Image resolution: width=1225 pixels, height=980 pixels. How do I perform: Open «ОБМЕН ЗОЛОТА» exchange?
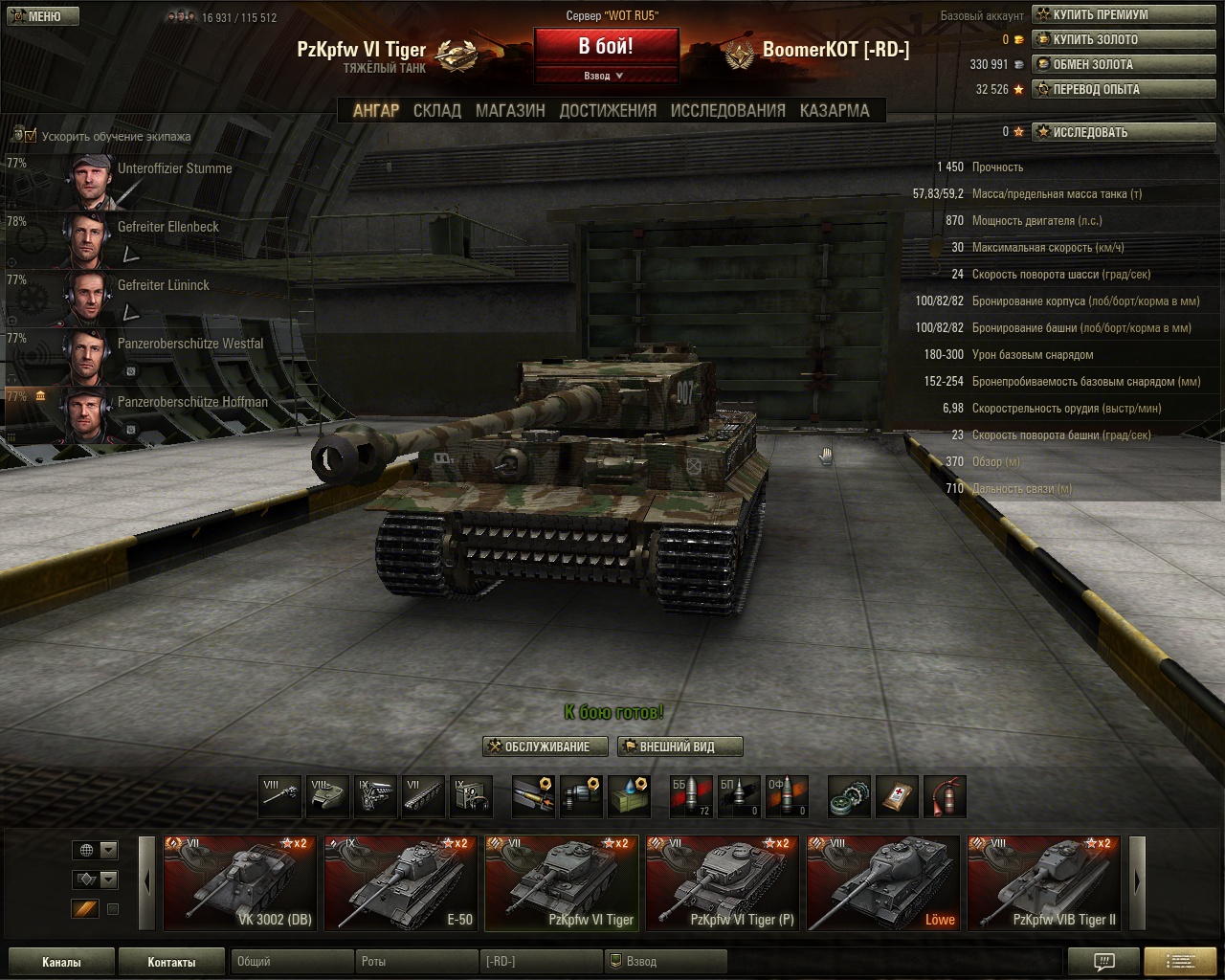point(1092,64)
